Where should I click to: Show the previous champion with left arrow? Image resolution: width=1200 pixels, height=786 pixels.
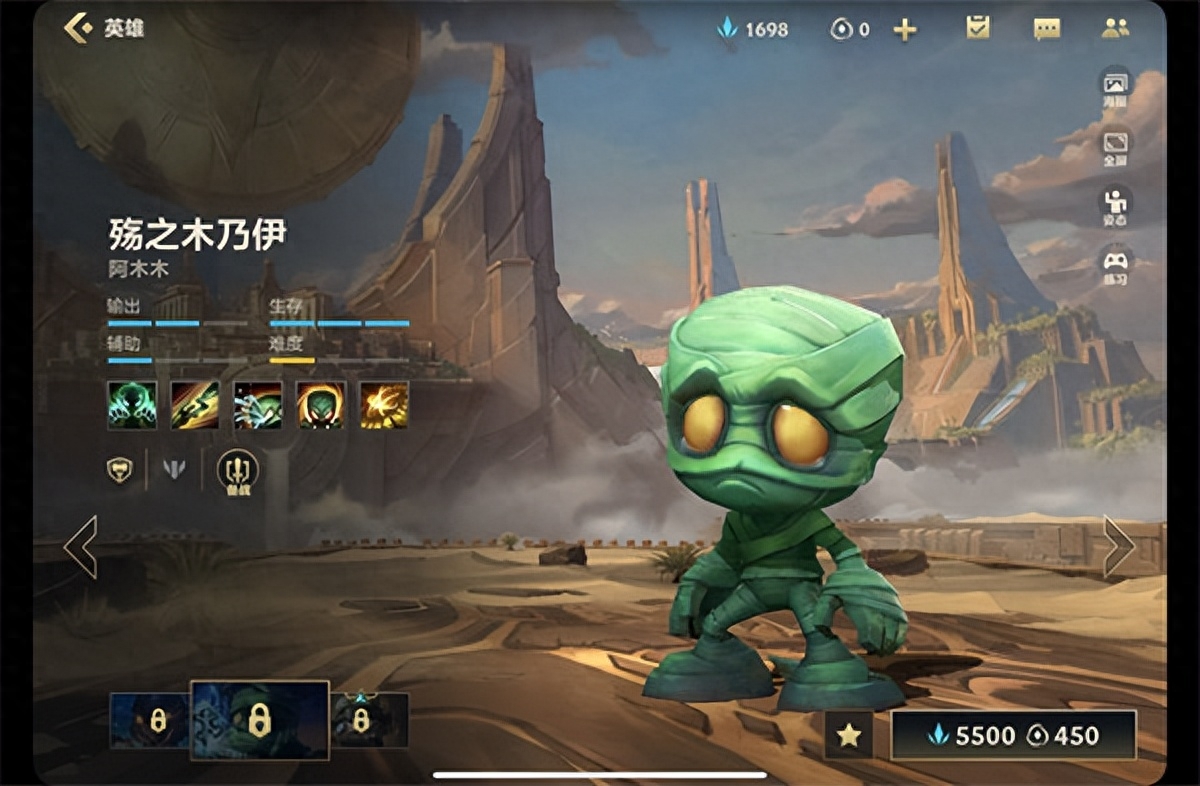tap(80, 546)
